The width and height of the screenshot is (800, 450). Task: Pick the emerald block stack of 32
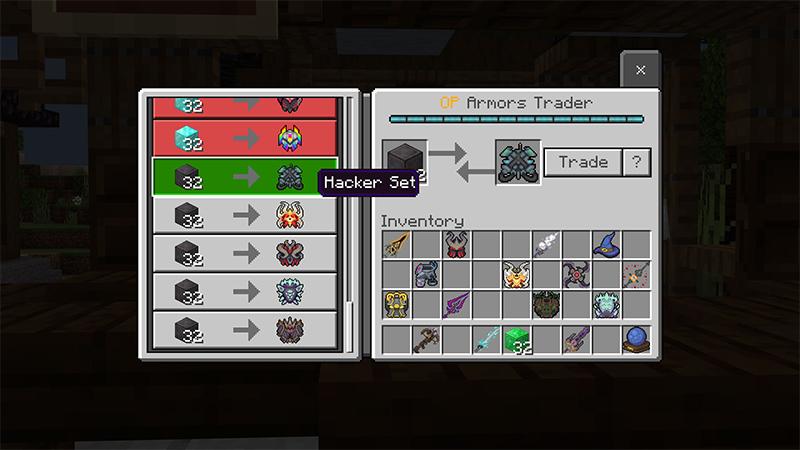click(516, 339)
